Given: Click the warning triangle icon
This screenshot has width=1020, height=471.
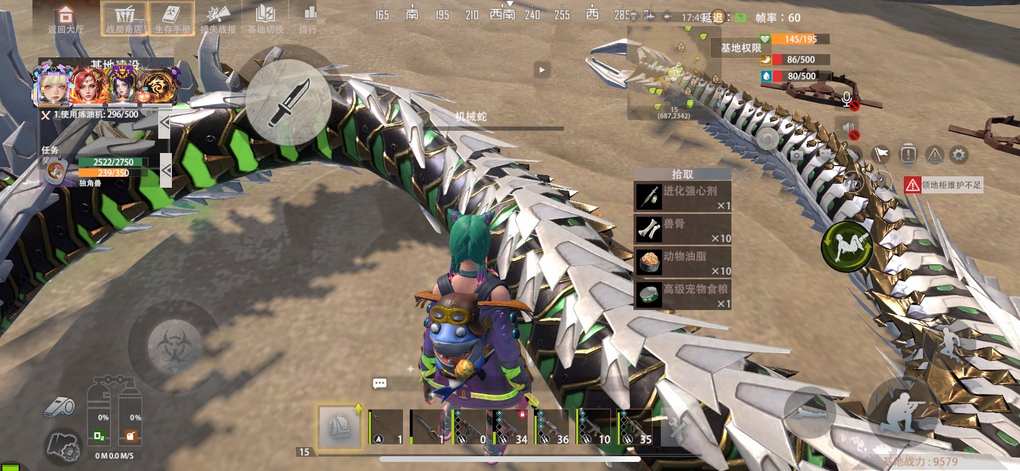Looking at the screenshot, I should coord(933,154).
